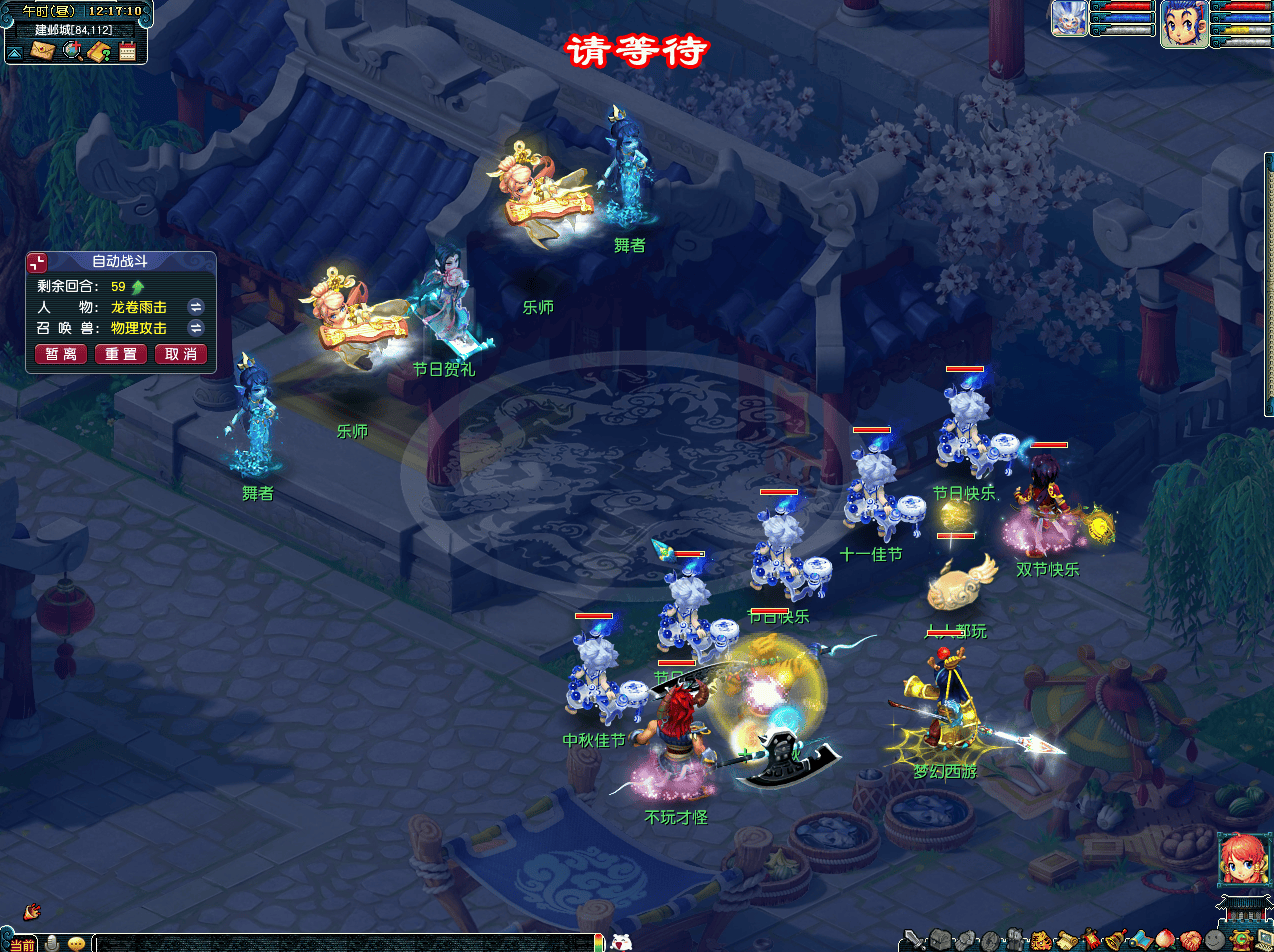Collapse the auto-battle panel with its corner icon
This screenshot has width=1274, height=952.
tap(37, 262)
